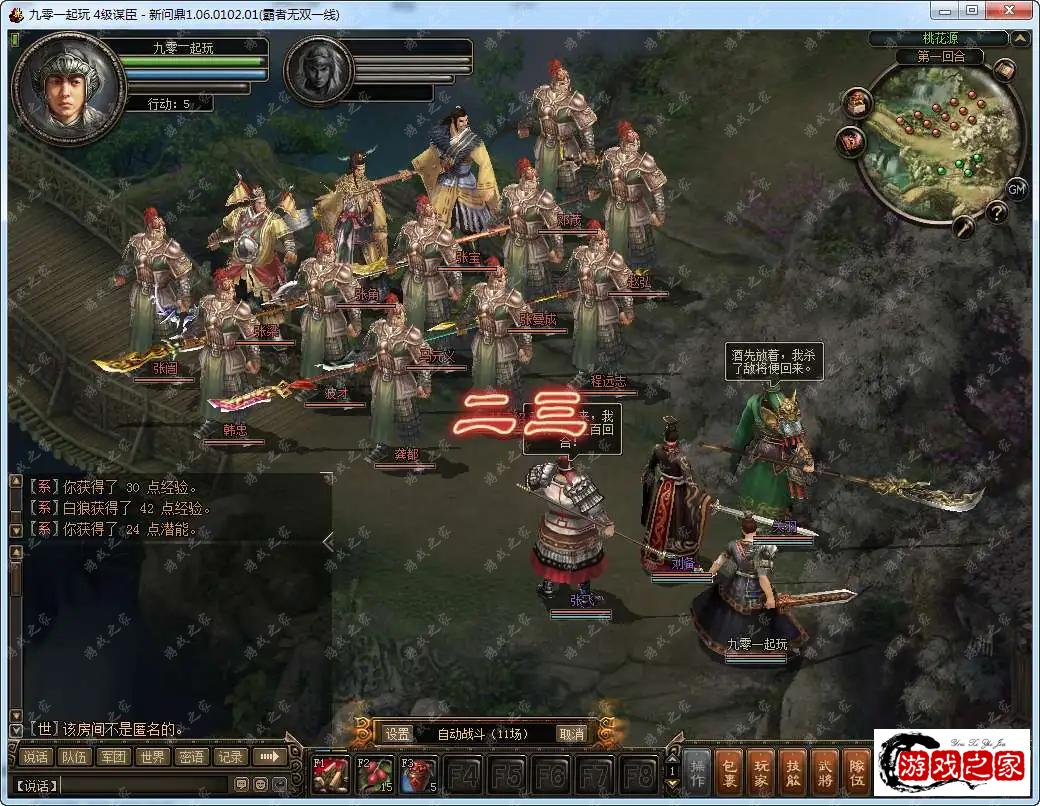The image size is (1040, 806).
Task: Cancel auto-battle with the 取消 button
Action: tap(571, 734)
